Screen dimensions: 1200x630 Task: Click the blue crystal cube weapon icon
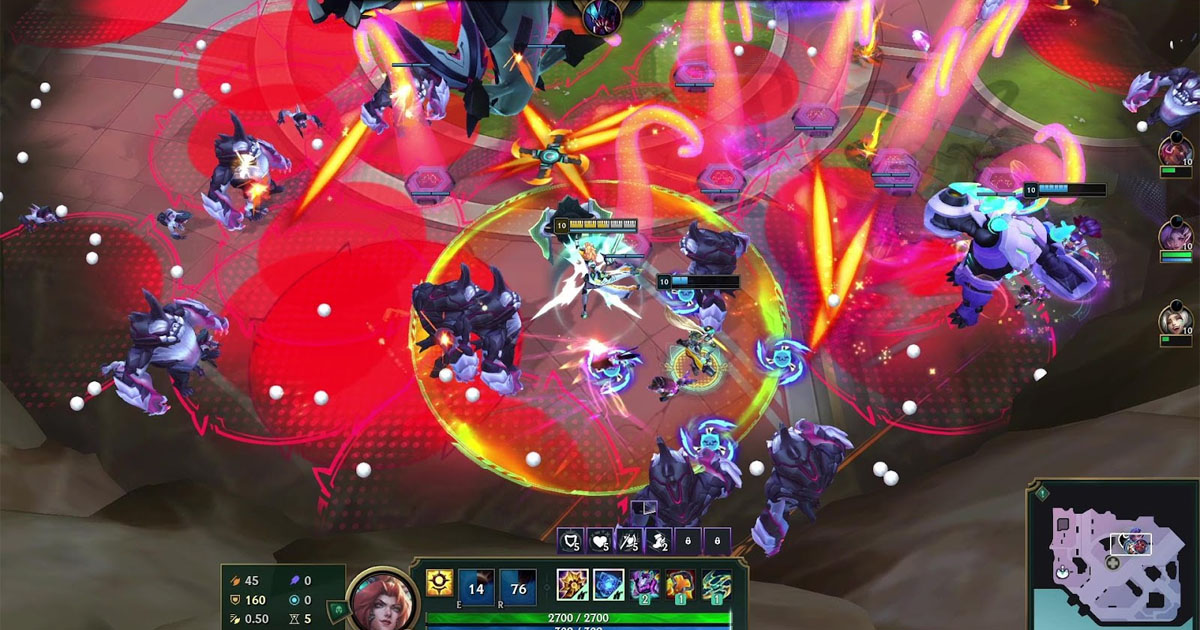(609, 585)
